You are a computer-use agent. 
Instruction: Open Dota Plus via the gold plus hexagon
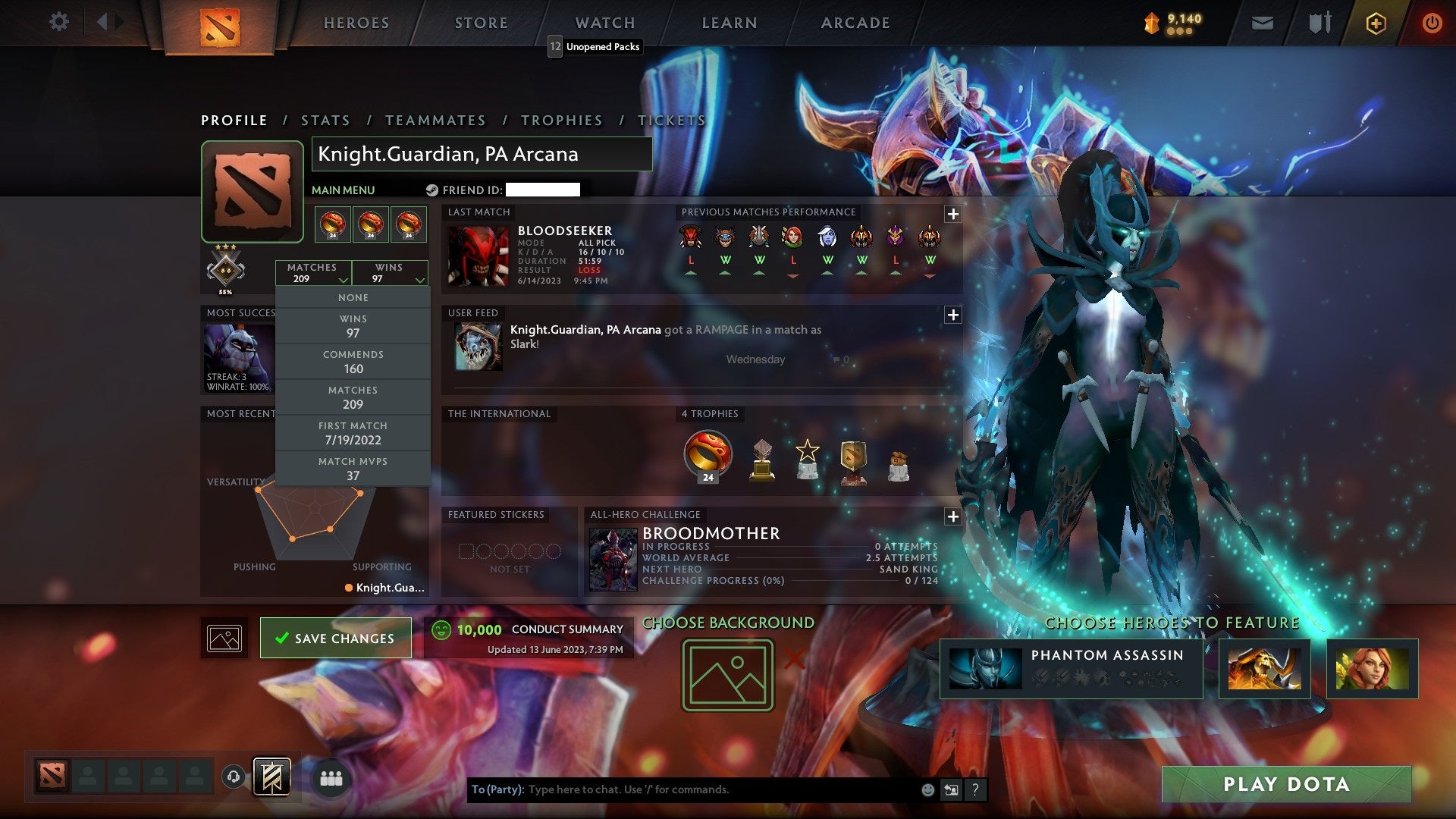tap(1375, 23)
